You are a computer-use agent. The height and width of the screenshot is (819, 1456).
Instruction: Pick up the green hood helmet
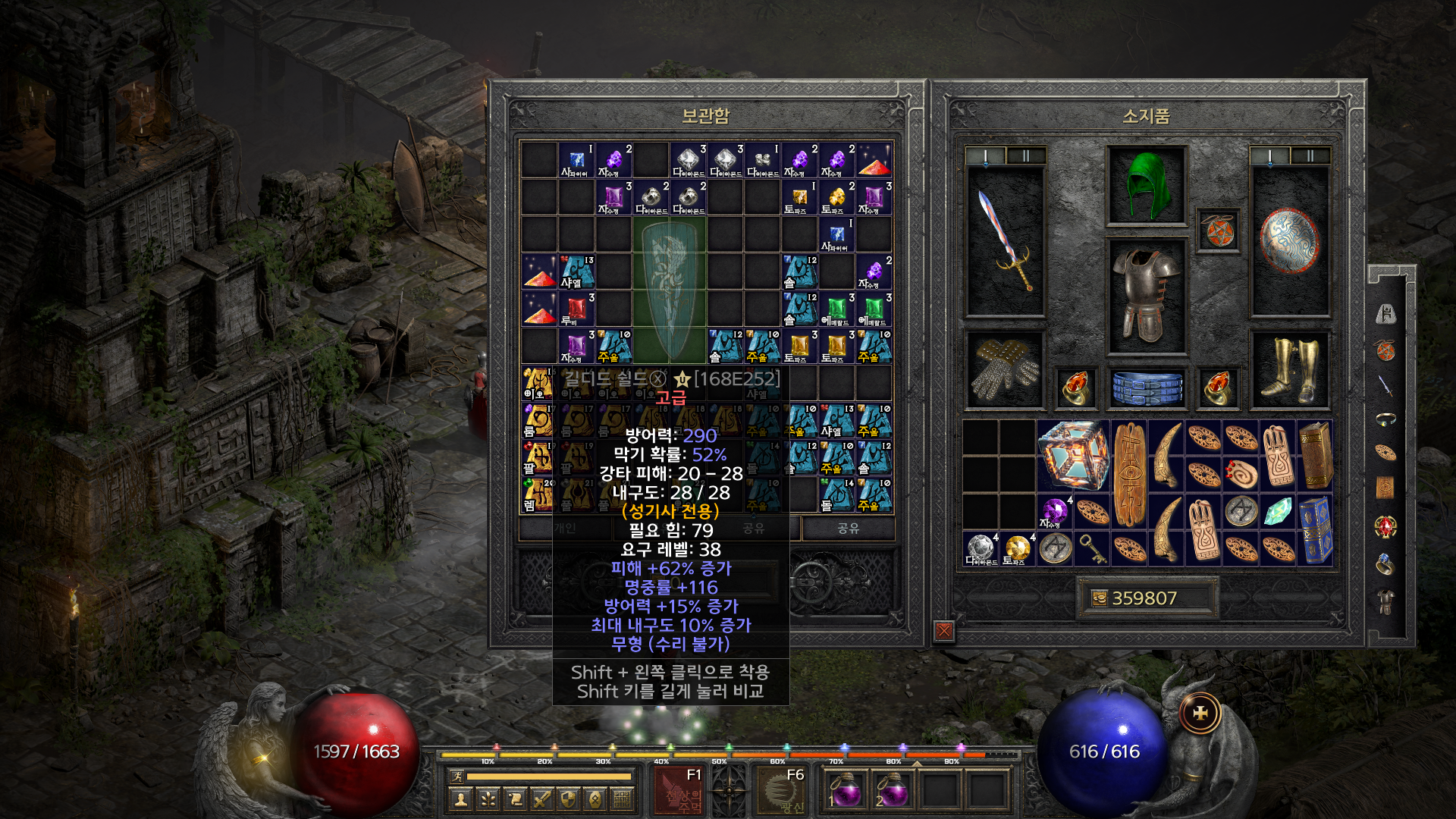point(1146,185)
